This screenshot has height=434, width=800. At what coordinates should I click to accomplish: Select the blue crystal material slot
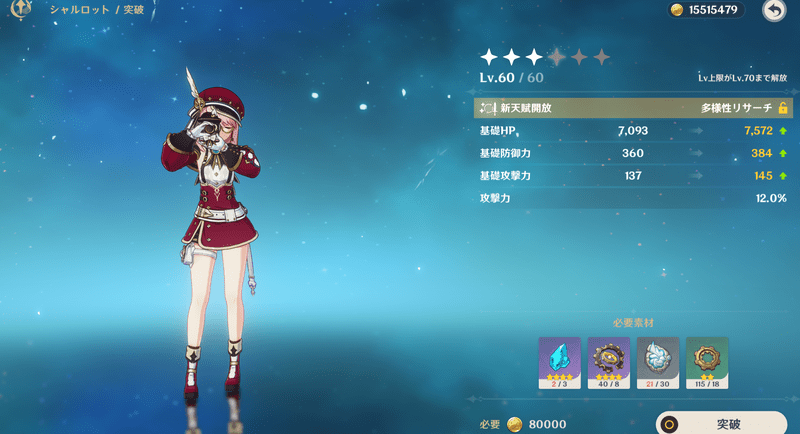[x=559, y=361]
